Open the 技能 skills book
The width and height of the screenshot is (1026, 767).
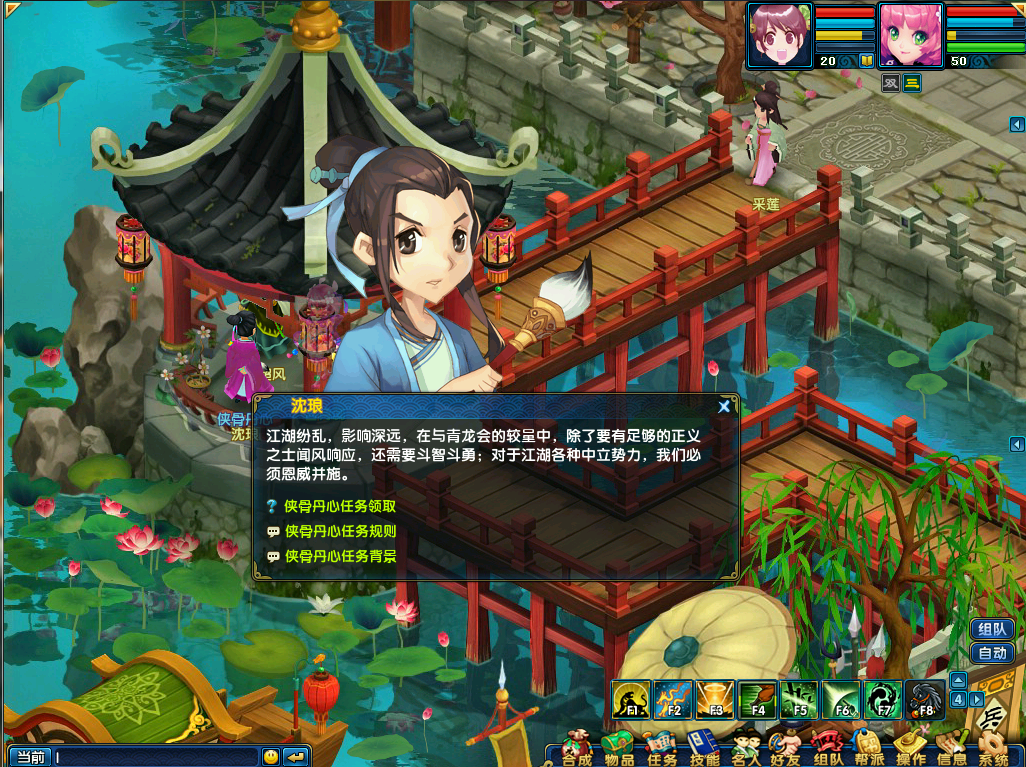[704, 750]
